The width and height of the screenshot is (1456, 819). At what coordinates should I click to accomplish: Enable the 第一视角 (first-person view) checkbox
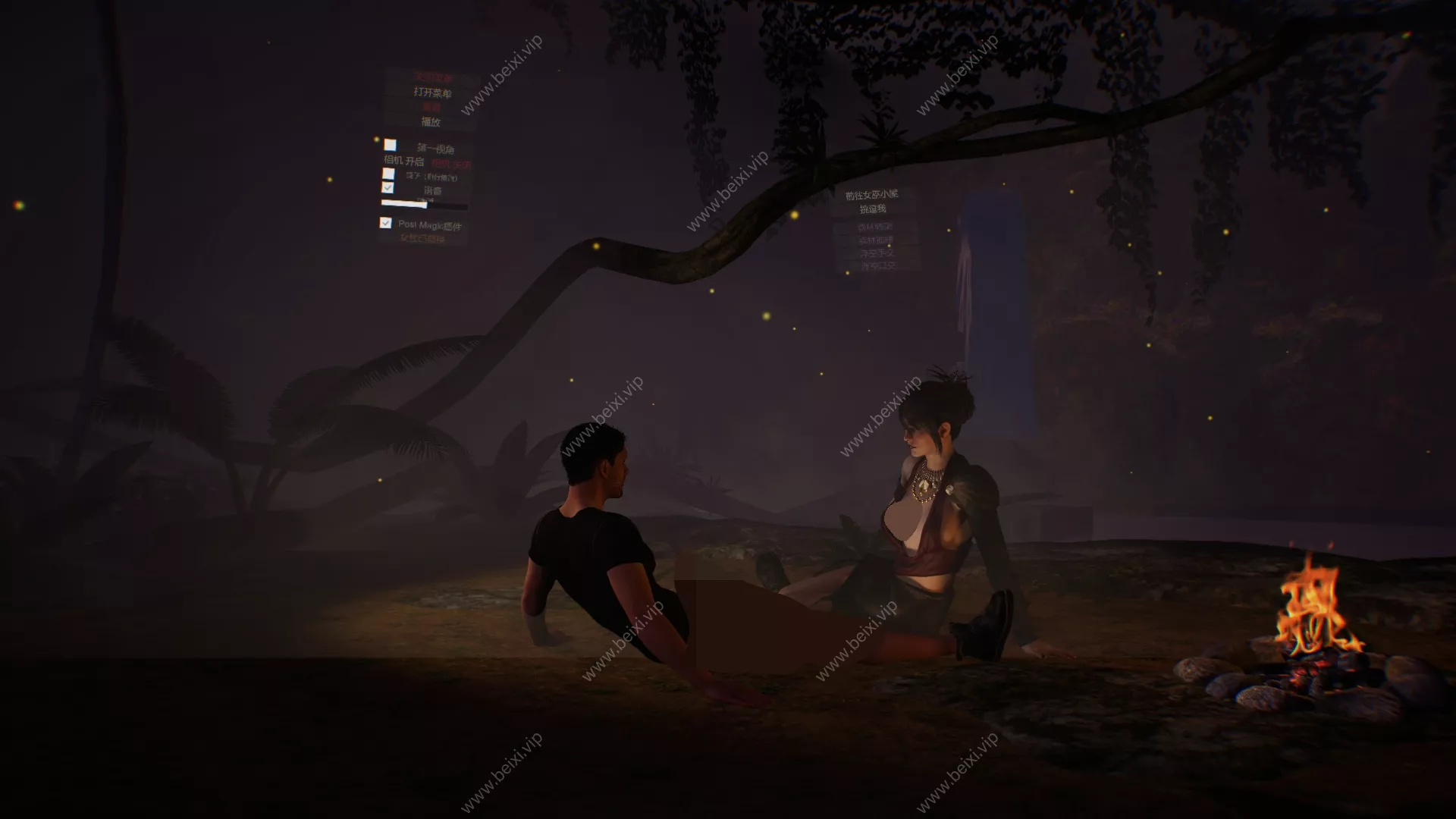coord(391,144)
